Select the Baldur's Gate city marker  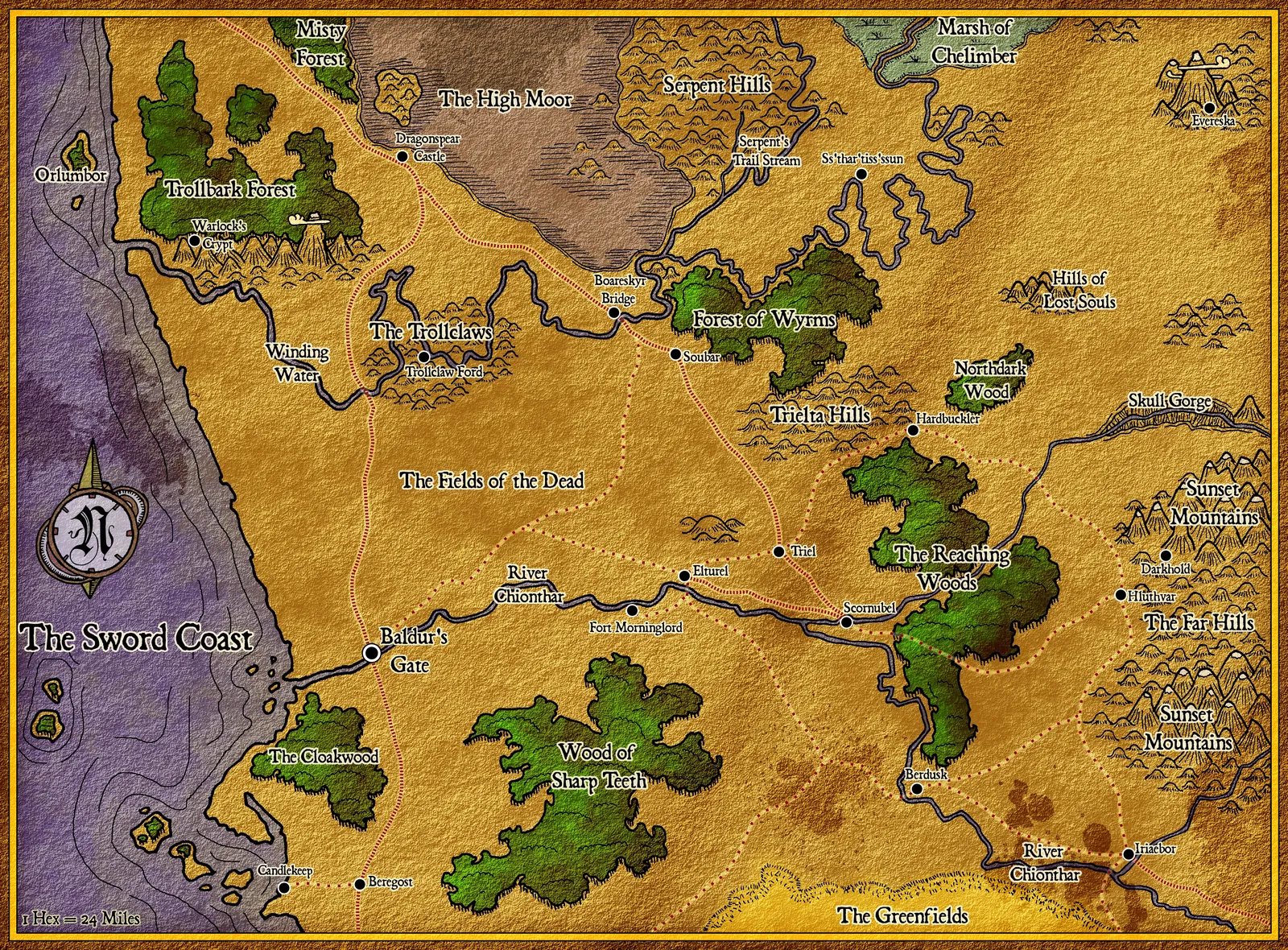[x=372, y=653]
